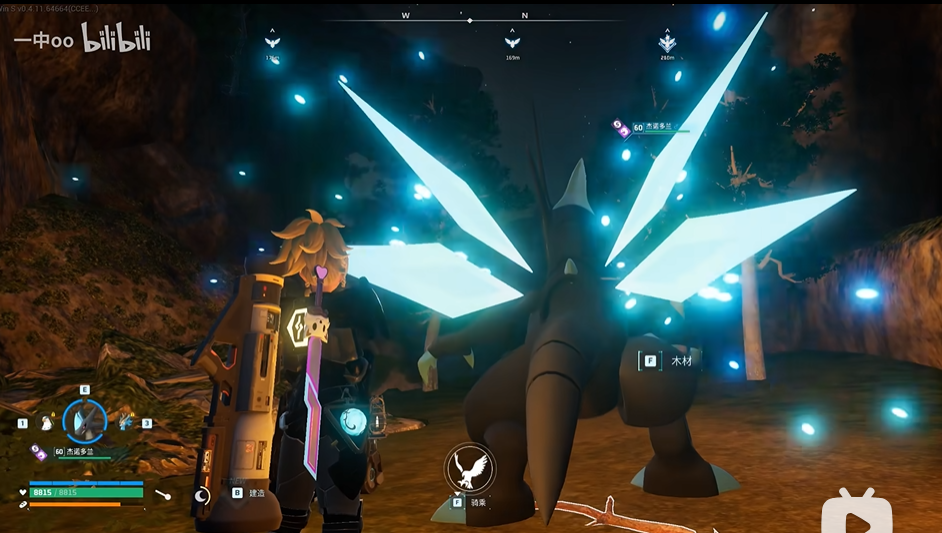
Task: Click the compass bar's diamond heading marker
Action: click(470, 19)
